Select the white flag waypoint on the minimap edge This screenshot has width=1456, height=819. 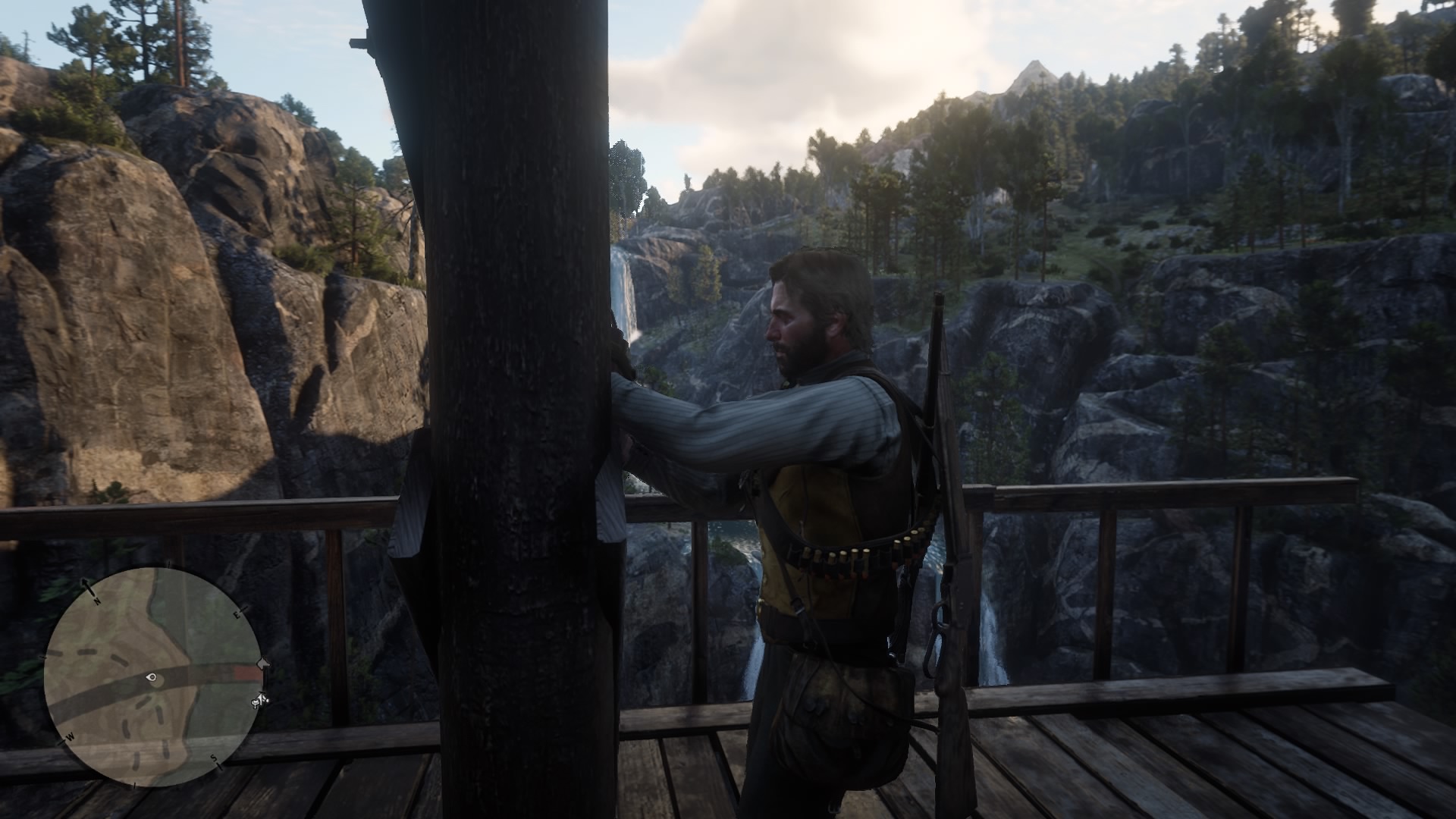(262, 664)
